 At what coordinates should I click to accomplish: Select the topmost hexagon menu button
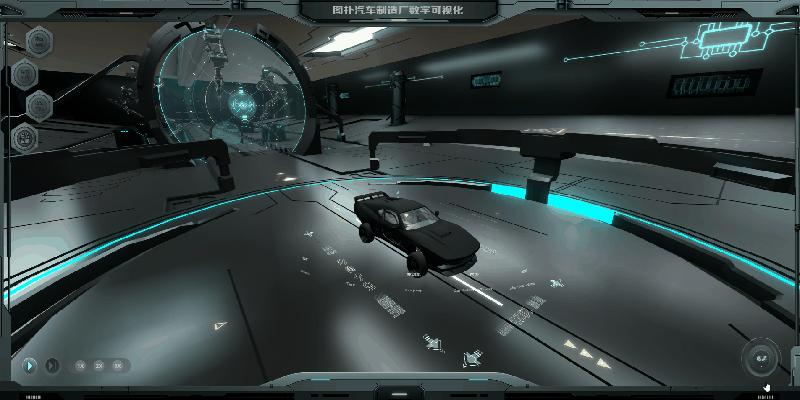[40, 41]
